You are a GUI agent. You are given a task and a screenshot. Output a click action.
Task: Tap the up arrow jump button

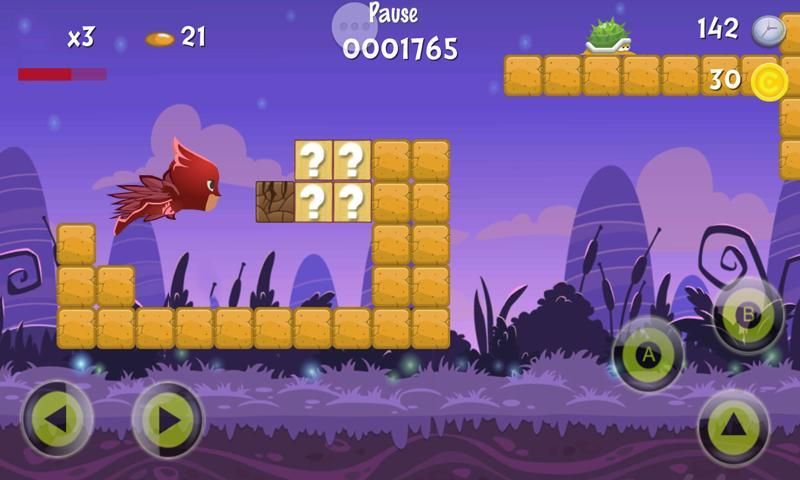pyautogui.click(x=734, y=427)
